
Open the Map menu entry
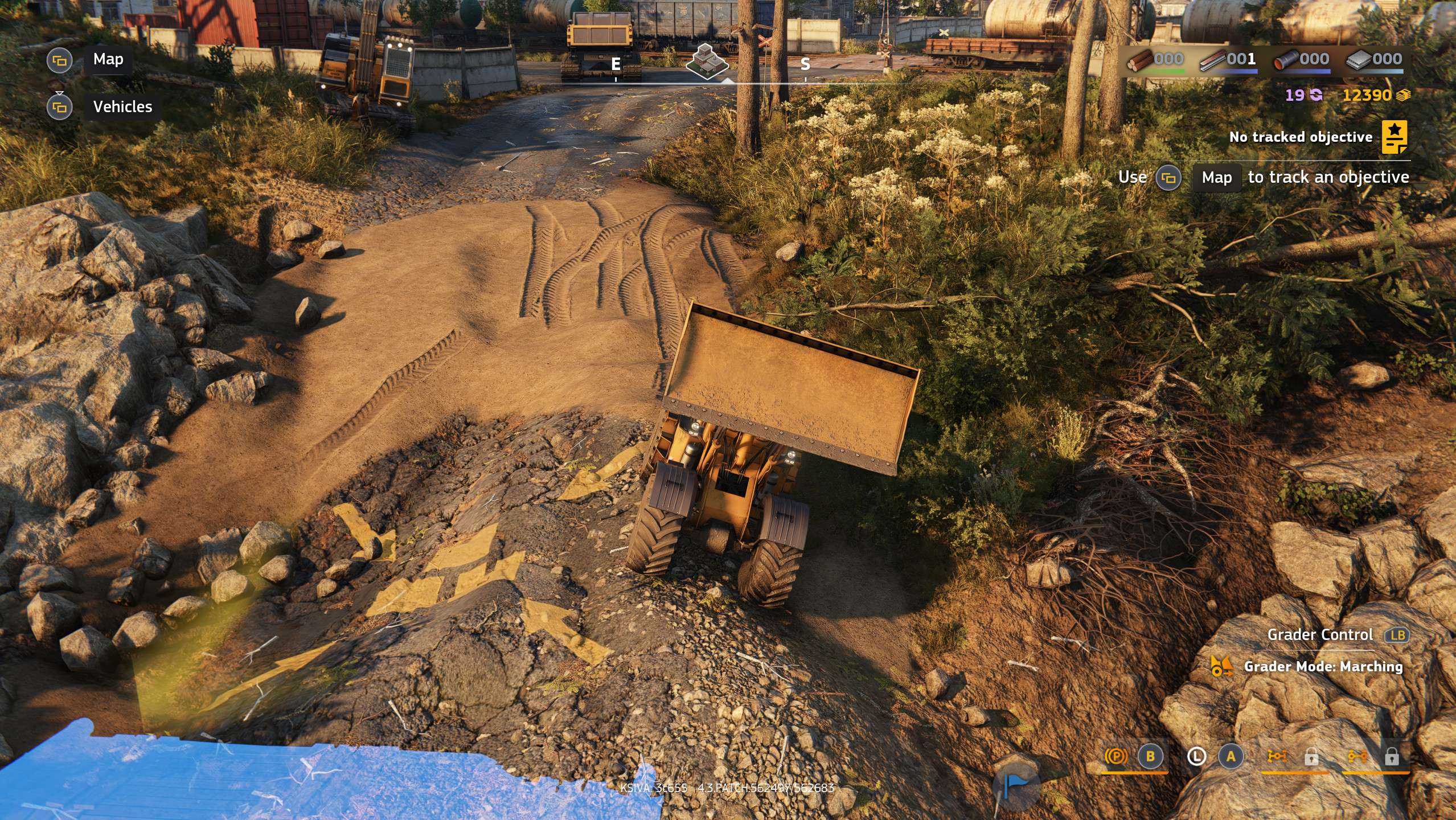click(x=107, y=59)
